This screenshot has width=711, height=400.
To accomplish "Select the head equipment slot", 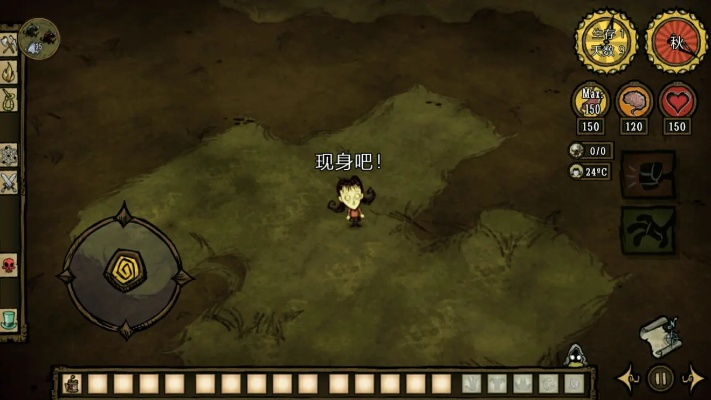I will 523,384.
